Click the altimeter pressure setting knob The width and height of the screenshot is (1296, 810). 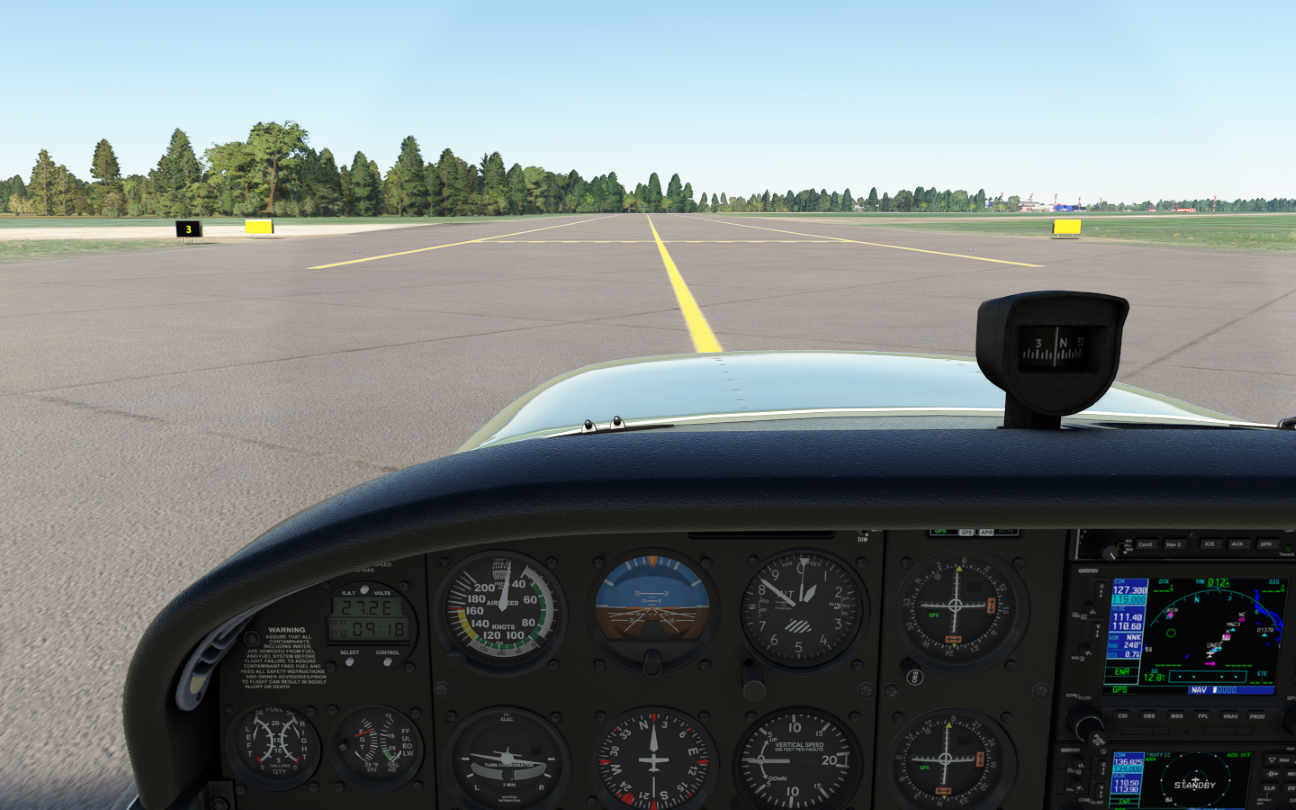point(754,683)
